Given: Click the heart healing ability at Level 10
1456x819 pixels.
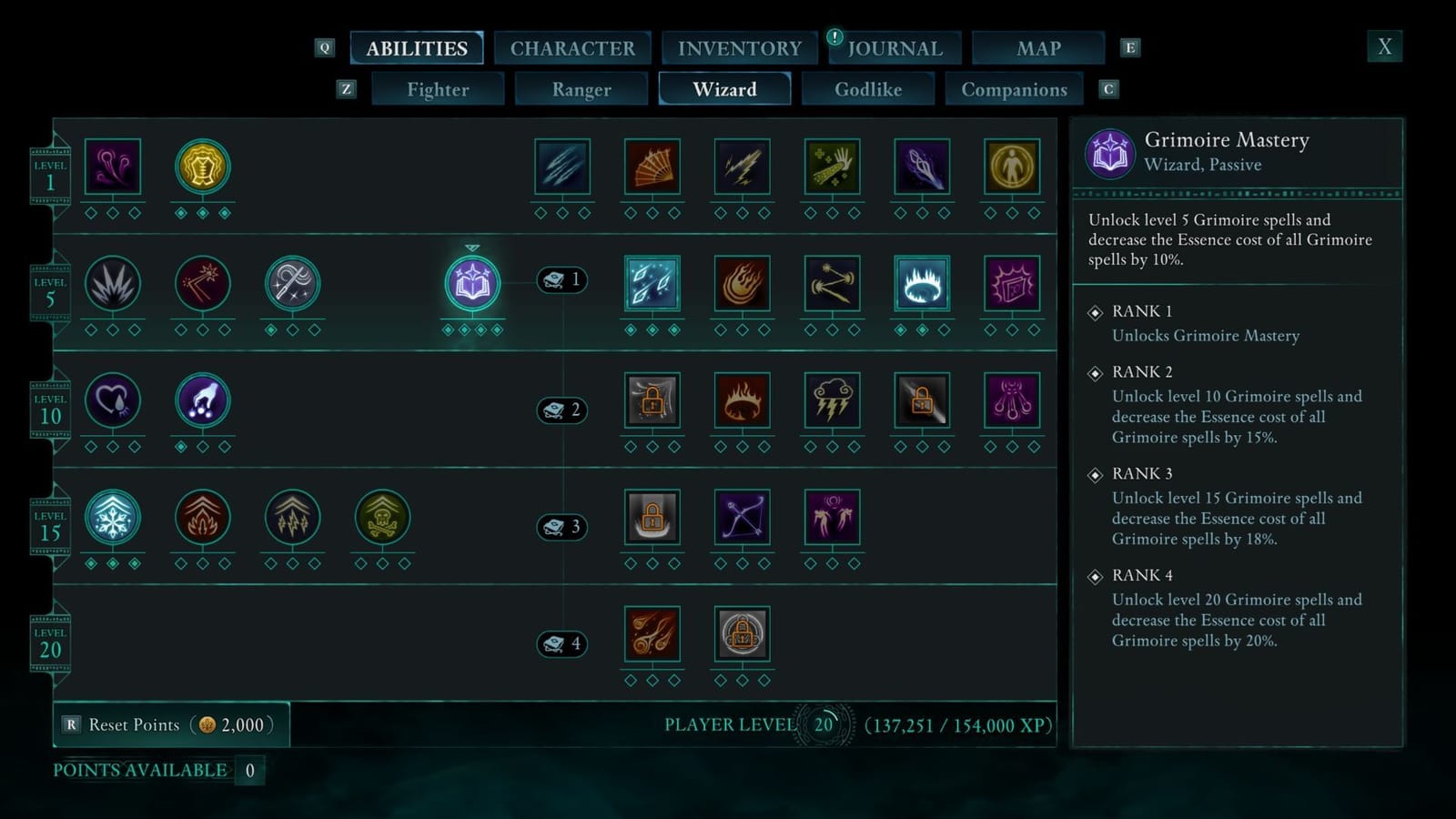Looking at the screenshot, I should (x=112, y=402).
